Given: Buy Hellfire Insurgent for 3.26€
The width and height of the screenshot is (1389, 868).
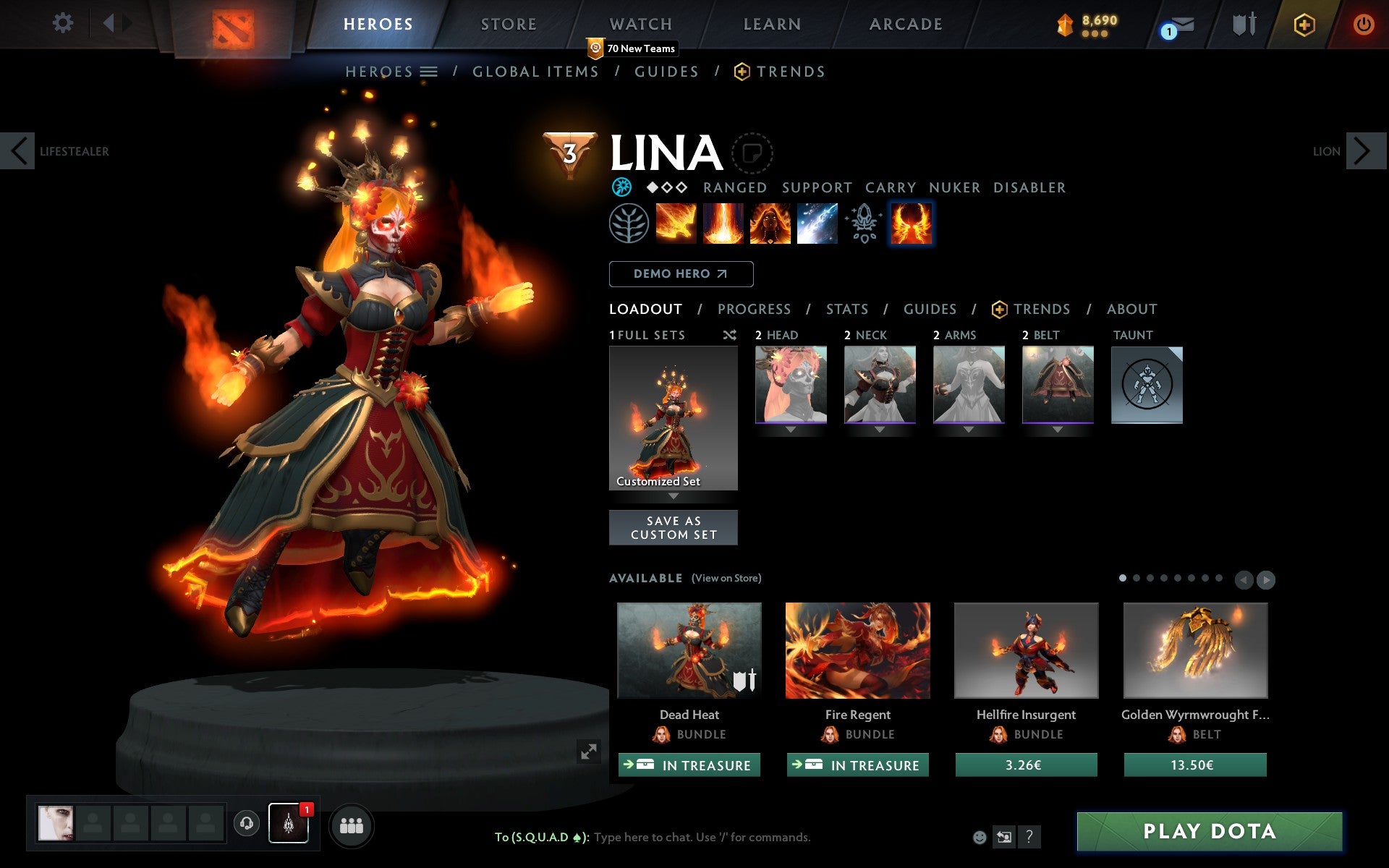Looking at the screenshot, I should (x=1025, y=765).
